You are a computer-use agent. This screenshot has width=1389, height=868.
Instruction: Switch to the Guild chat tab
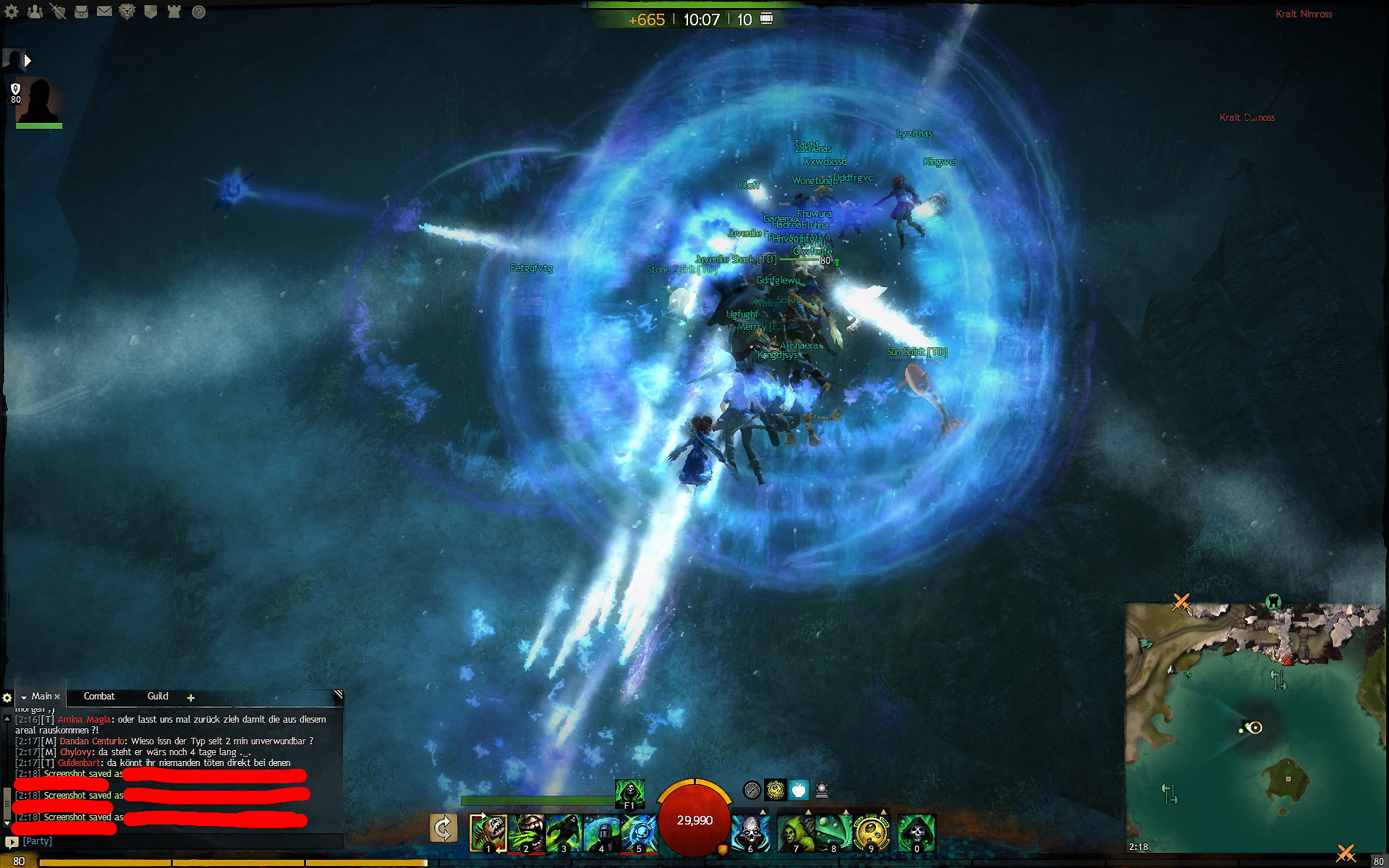tap(158, 697)
